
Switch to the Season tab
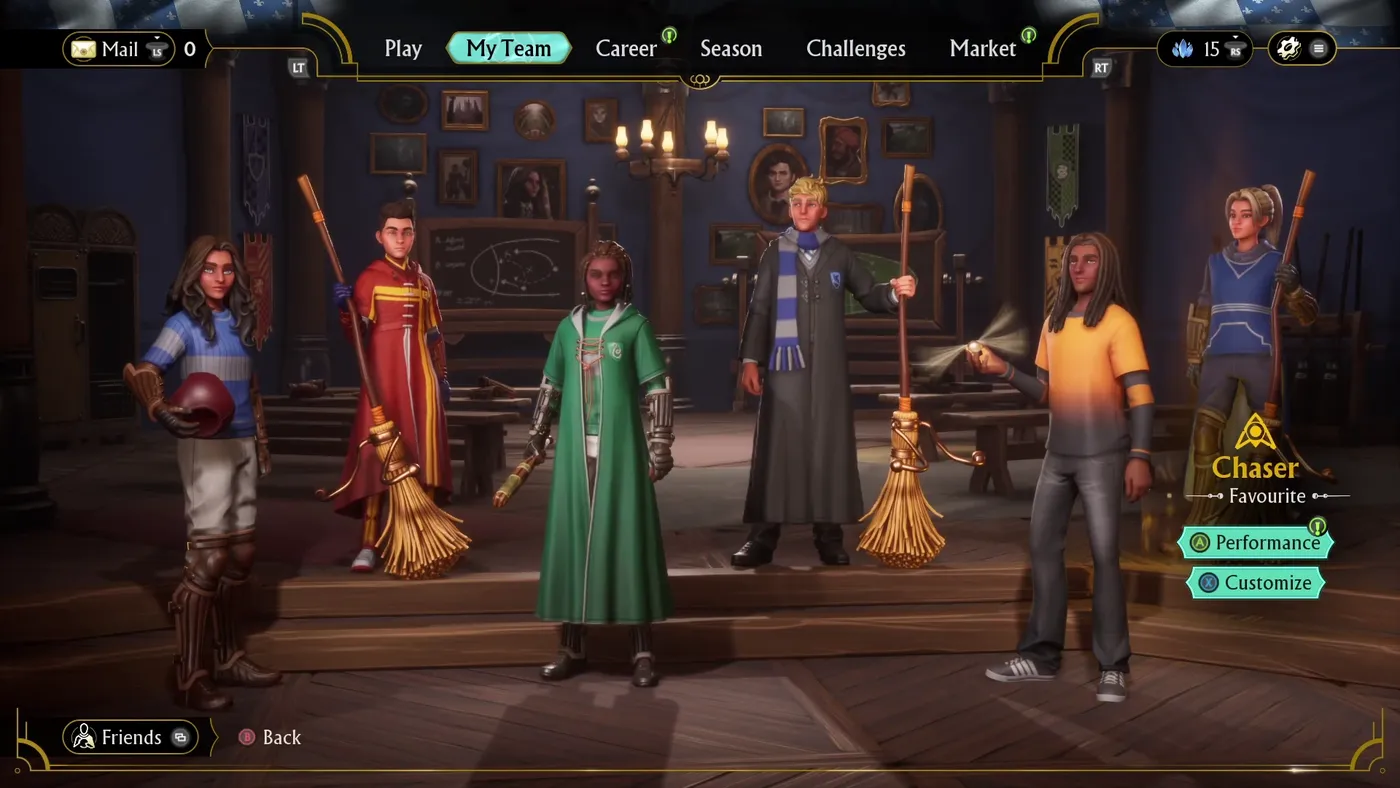click(731, 47)
